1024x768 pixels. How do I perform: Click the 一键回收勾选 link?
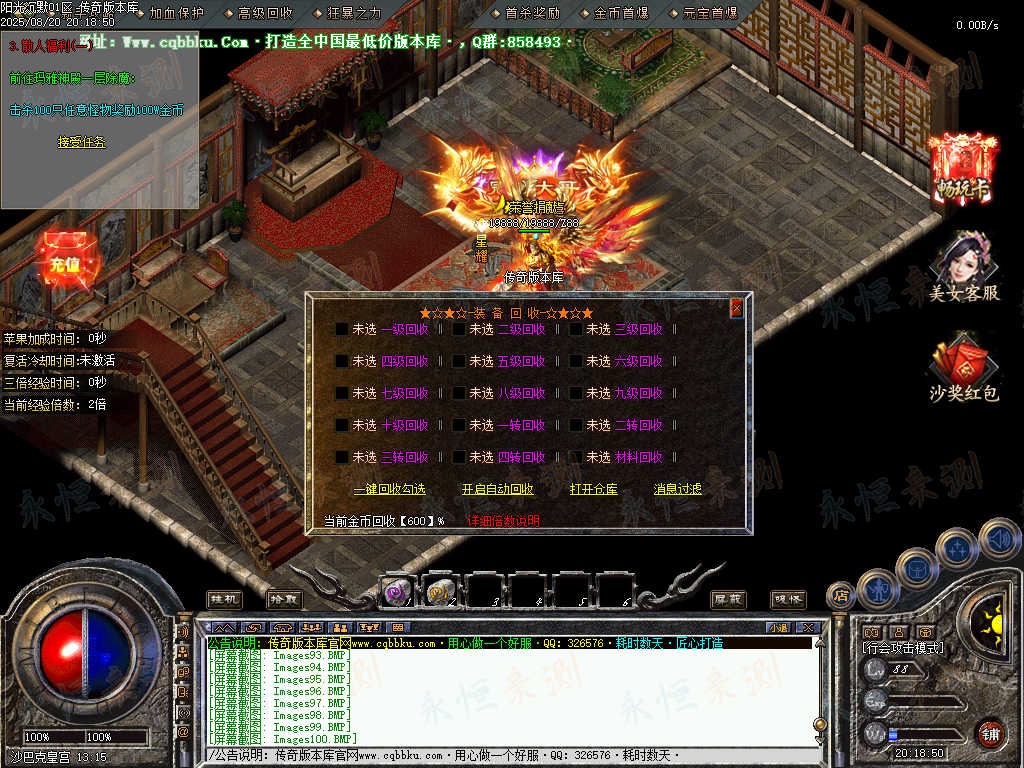(389, 489)
